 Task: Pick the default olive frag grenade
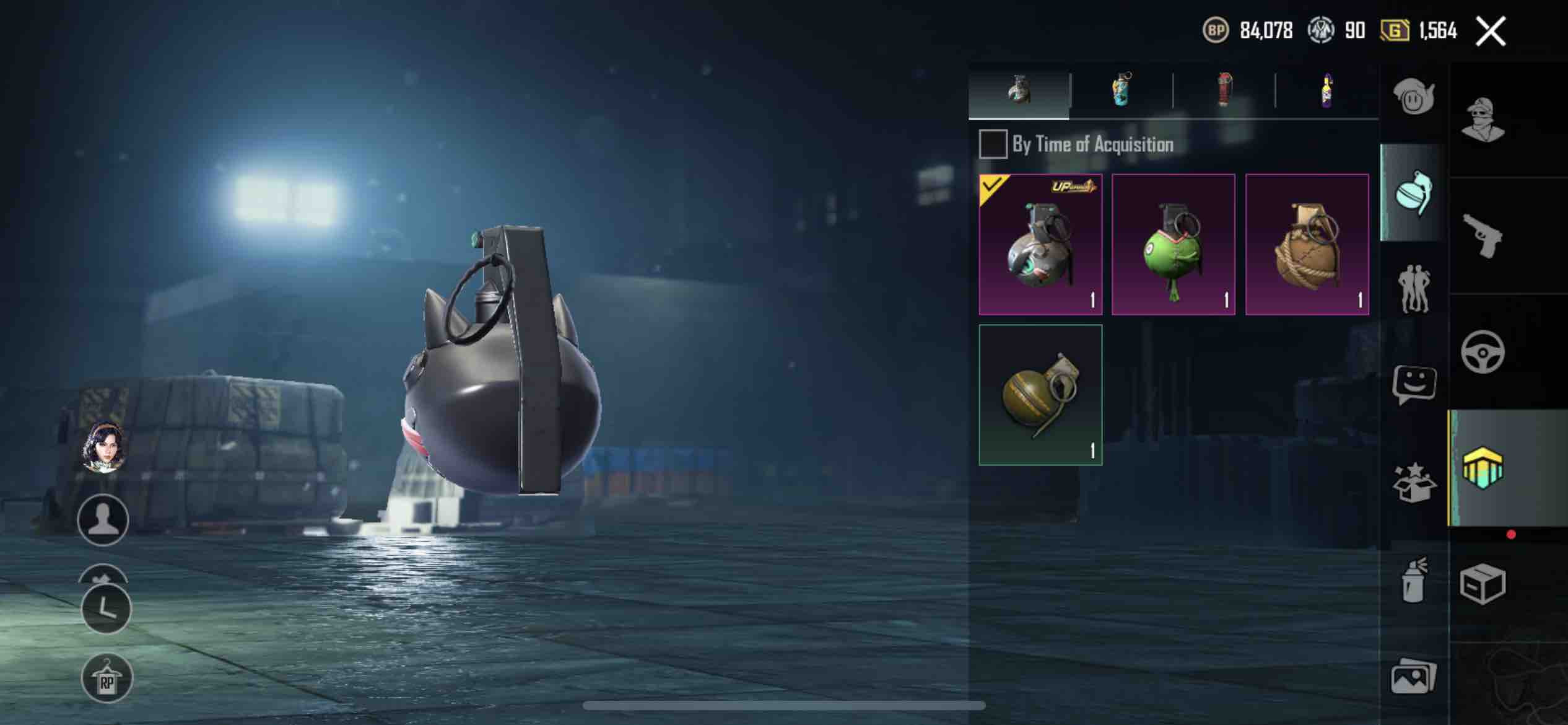[1040, 395]
